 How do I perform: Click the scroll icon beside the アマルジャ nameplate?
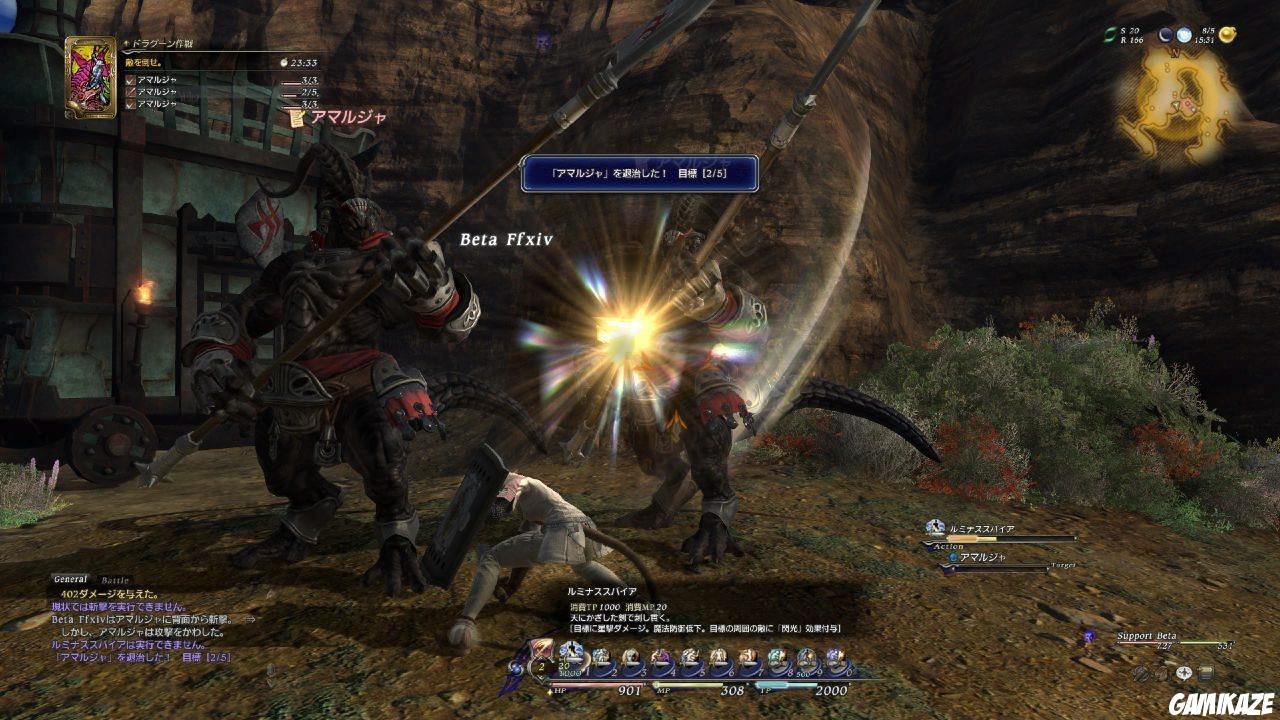coord(295,117)
